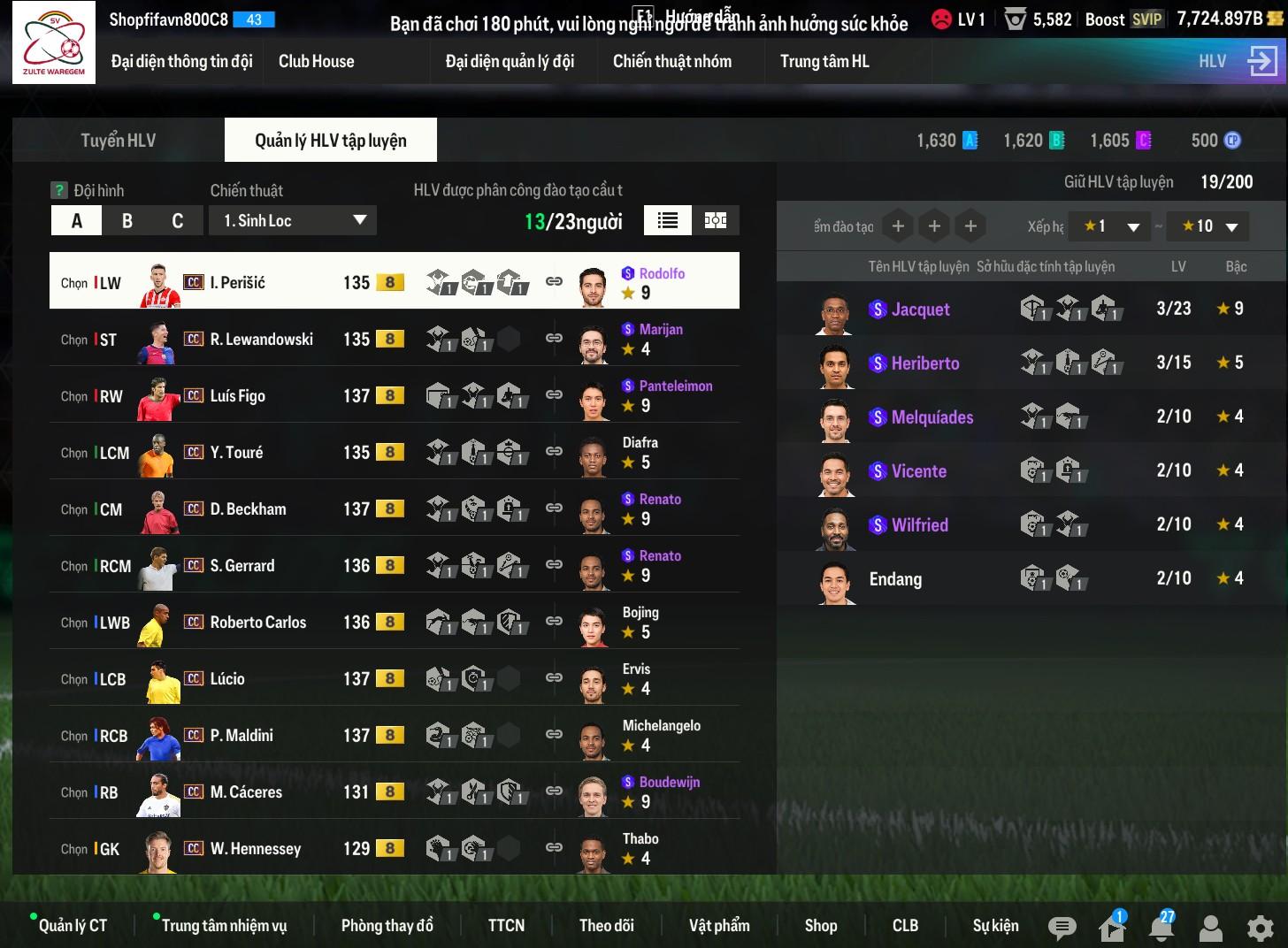Open the maximum star filter dropdown (★10)
Image resolution: width=1288 pixels, height=948 pixels.
point(1207,226)
